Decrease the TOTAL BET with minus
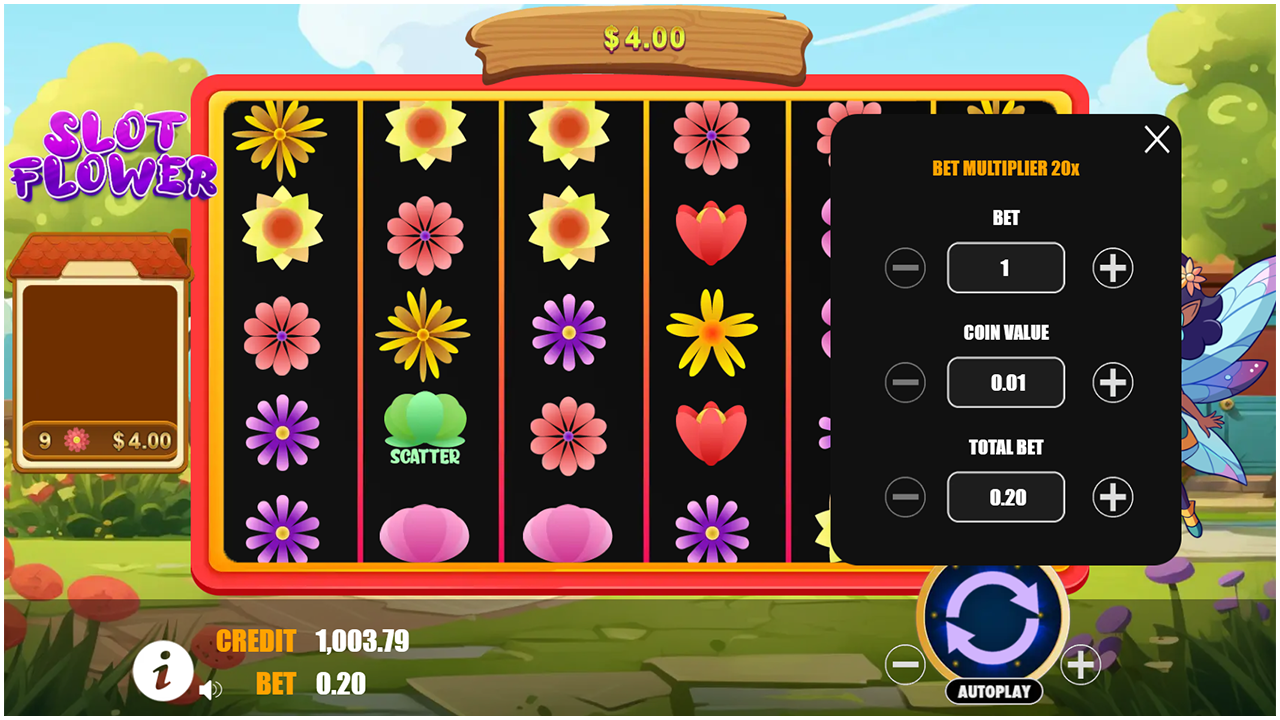The width and height of the screenshot is (1280, 720). tap(905, 497)
